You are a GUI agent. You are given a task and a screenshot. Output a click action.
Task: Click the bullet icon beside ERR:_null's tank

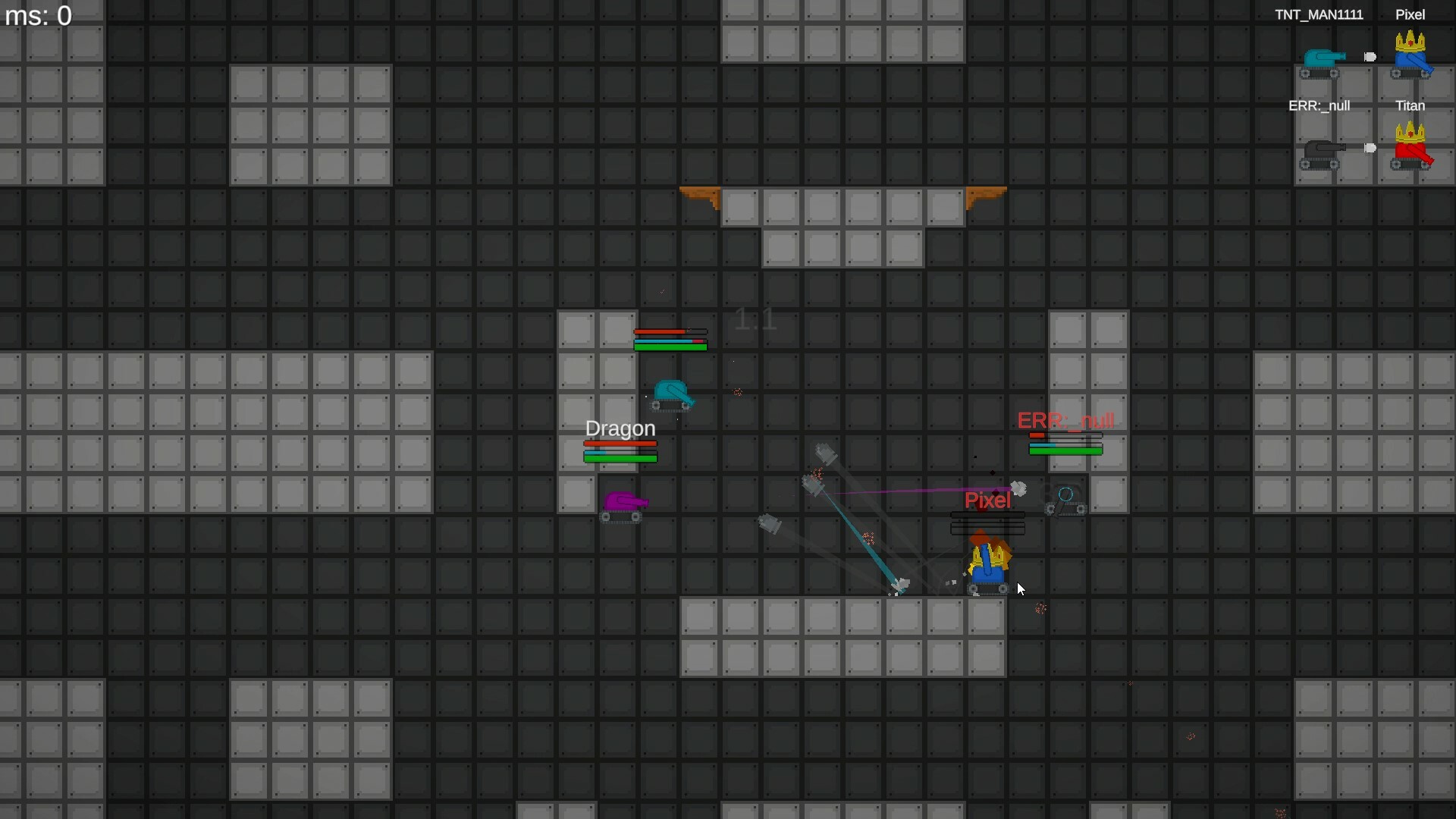(1370, 149)
